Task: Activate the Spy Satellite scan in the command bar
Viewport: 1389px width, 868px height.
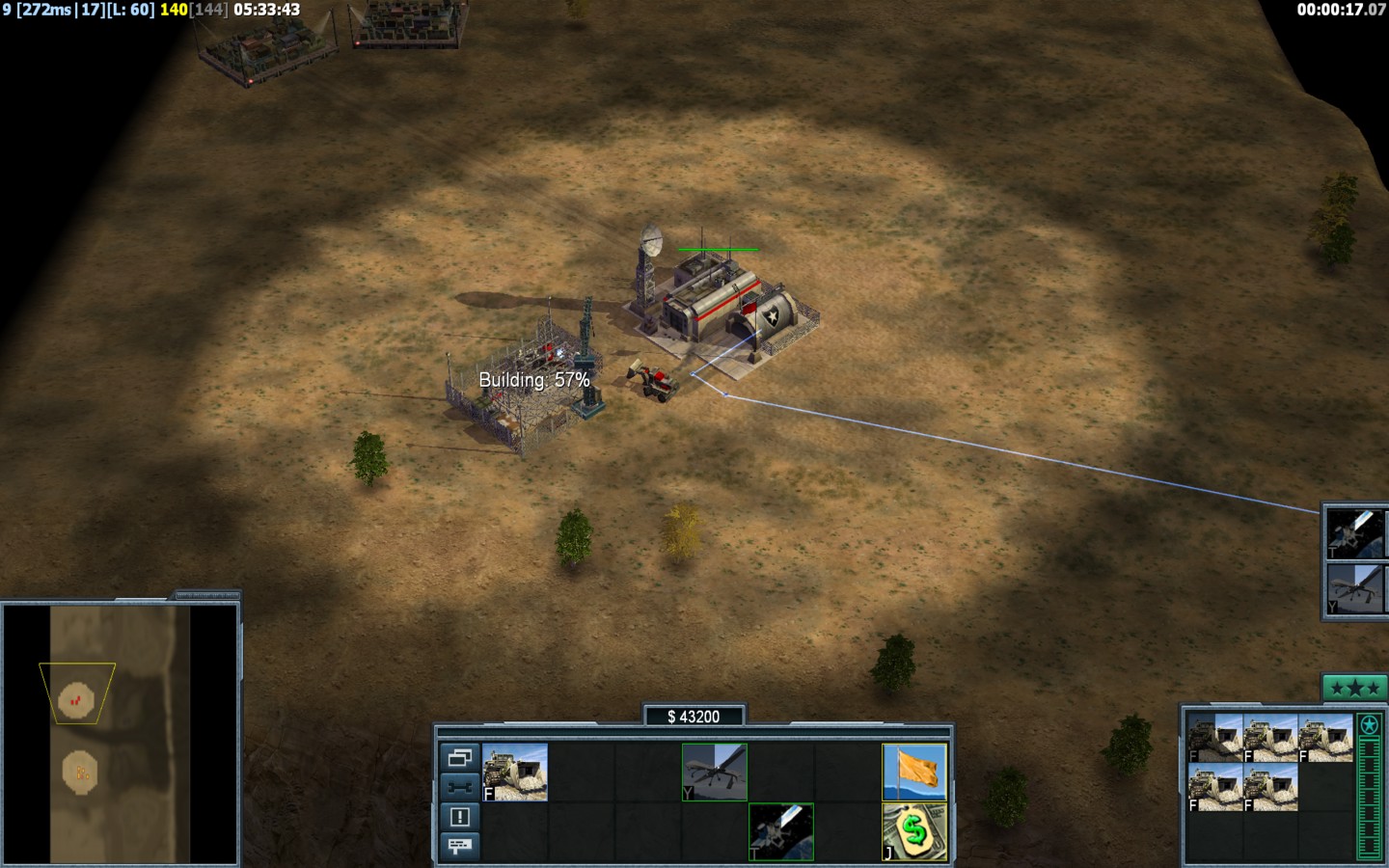Action: coord(781,831)
